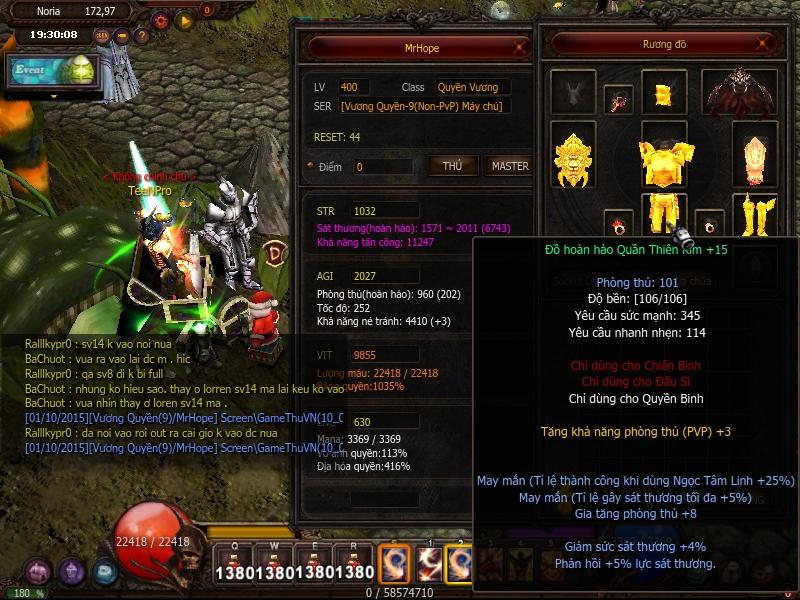
Task: Toggle the 3D camera button
Action: 102,36
